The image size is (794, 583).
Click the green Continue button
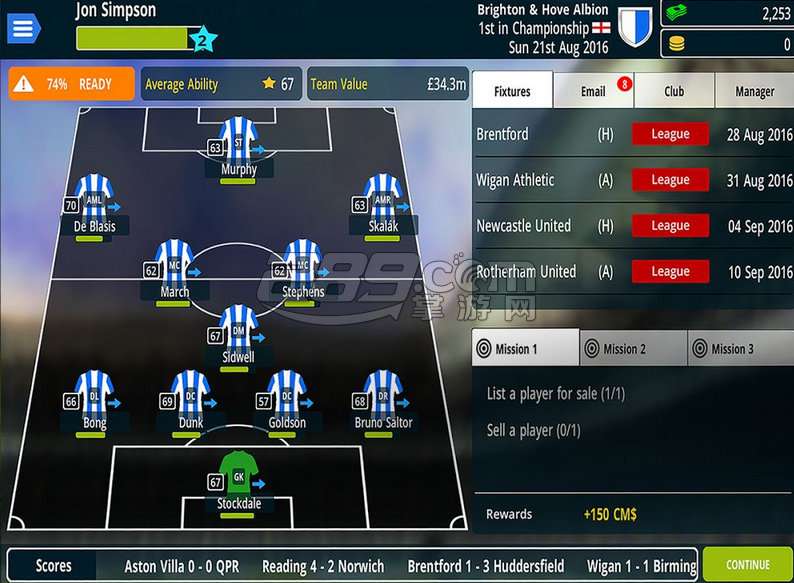click(x=747, y=565)
